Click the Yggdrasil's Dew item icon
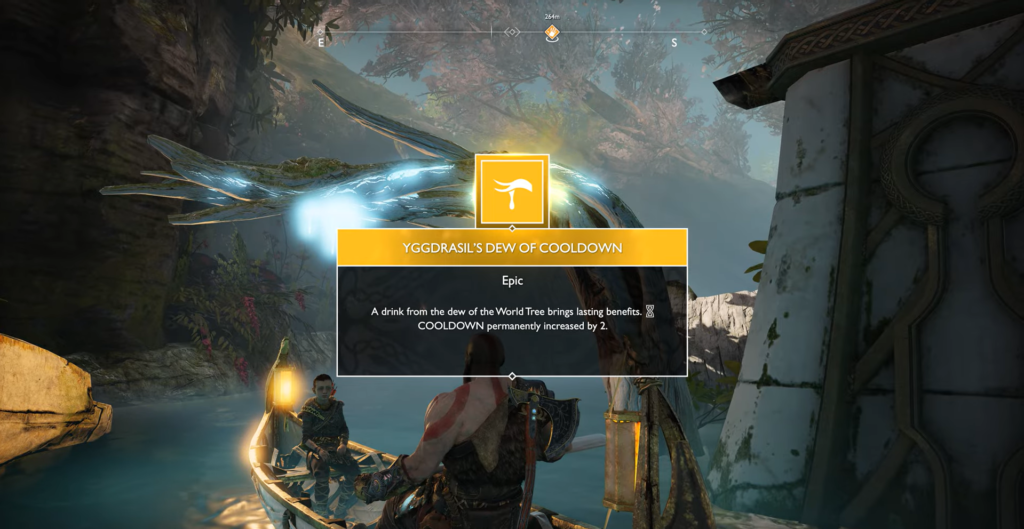The height and width of the screenshot is (529, 1024). click(x=512, y=190)
